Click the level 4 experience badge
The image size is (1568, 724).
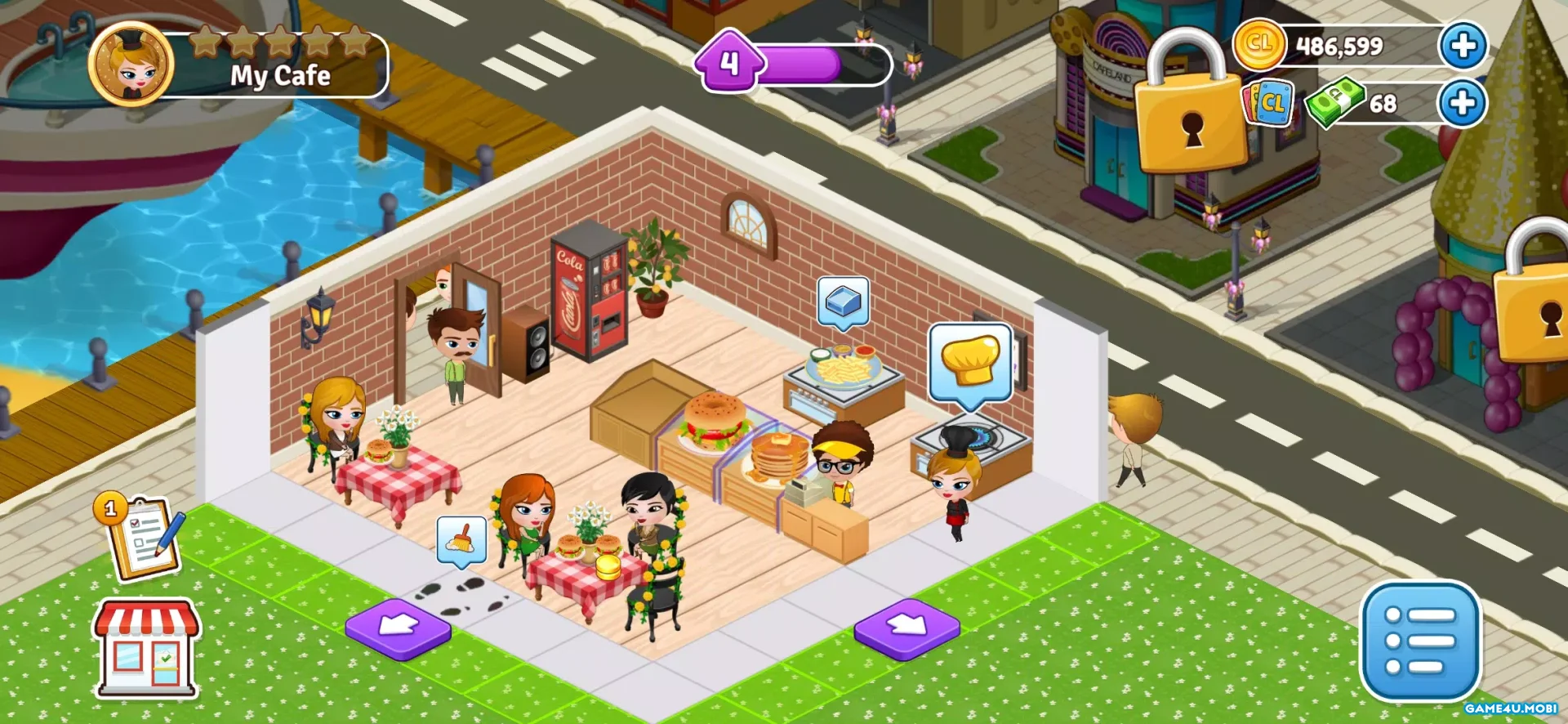(x=729, y=62)
